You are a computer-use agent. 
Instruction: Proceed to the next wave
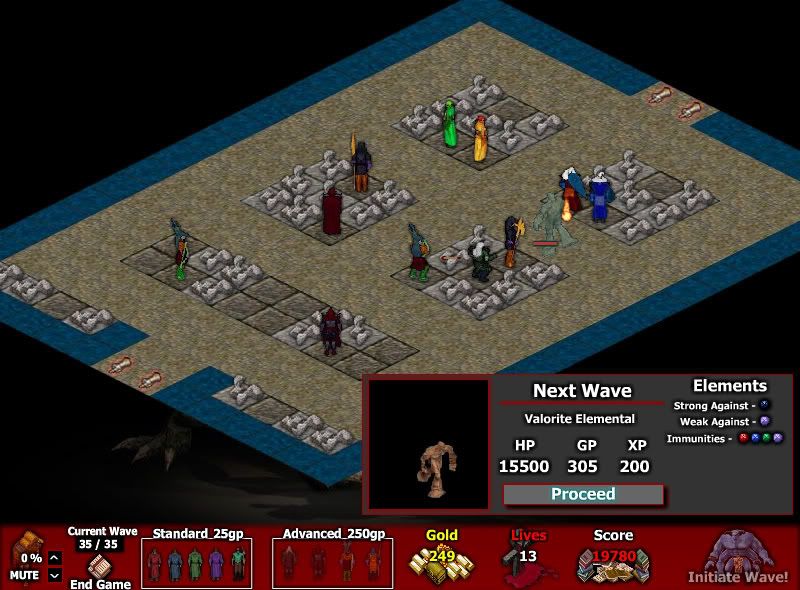pyautogui.click(x=583, y=494)
